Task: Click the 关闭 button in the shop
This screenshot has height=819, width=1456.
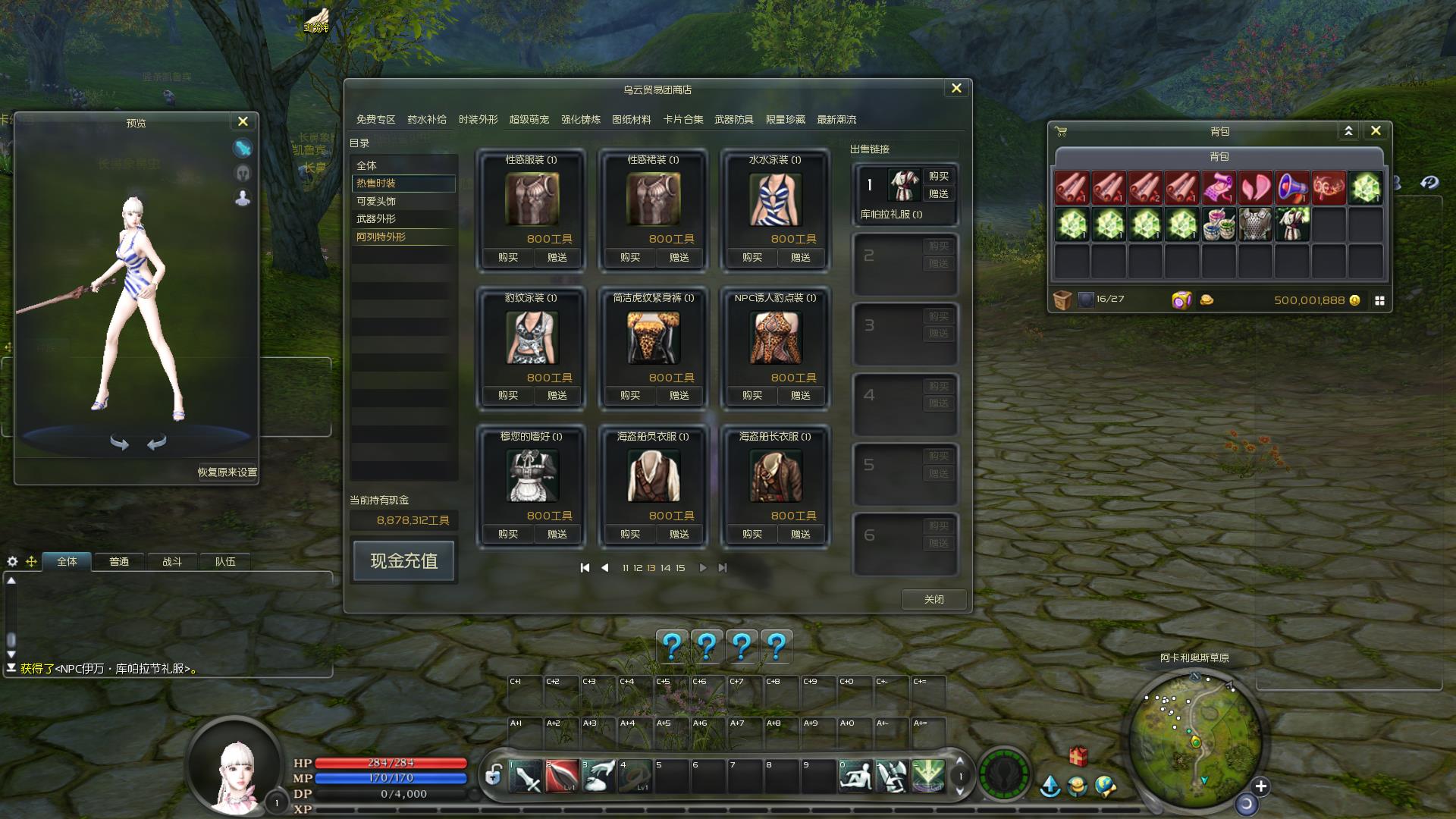Action: [934, 599]
